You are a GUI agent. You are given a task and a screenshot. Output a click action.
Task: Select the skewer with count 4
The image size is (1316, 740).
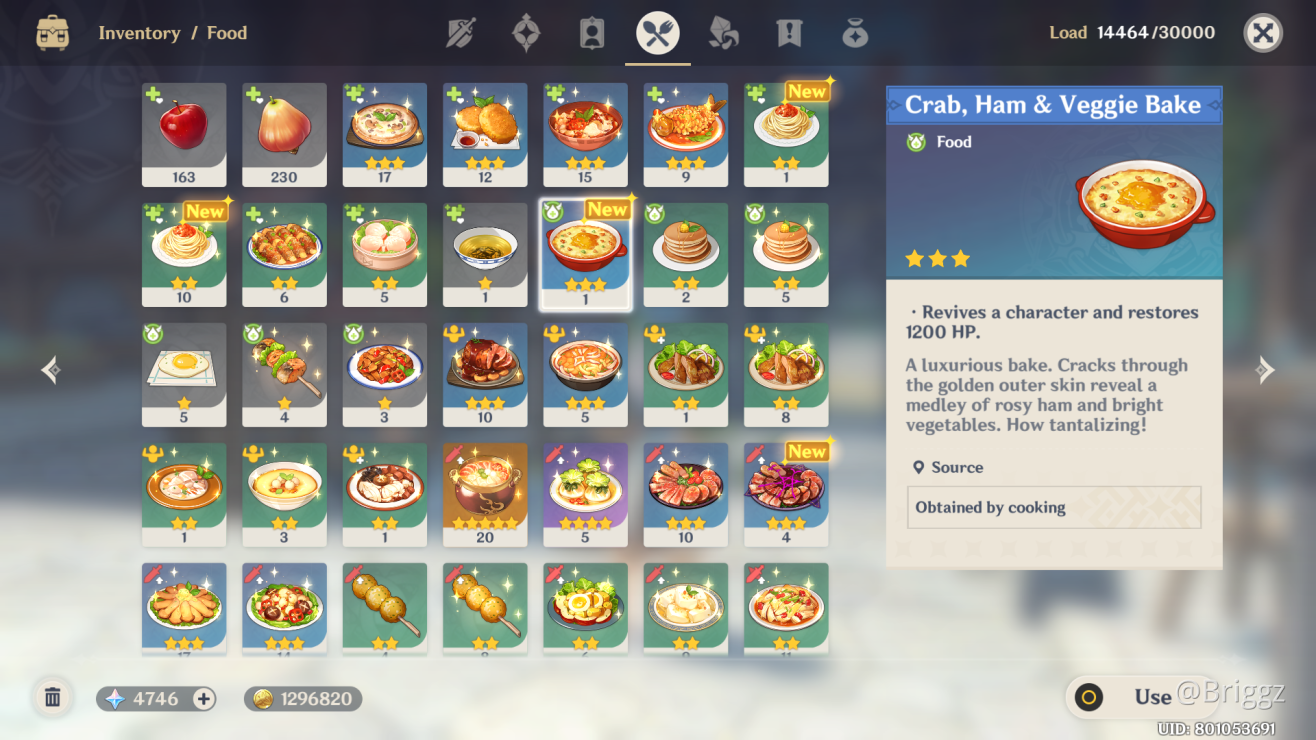pyautogui.click(x=284, y=374)
